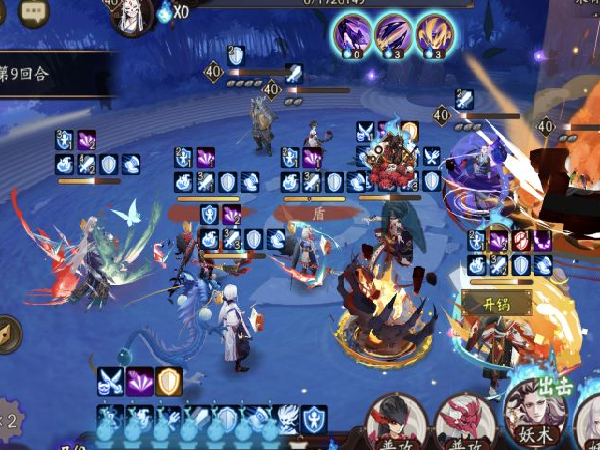600x450 pixels.
Task: Tap the white-haired character portrait at top
Action: (132, 15)
